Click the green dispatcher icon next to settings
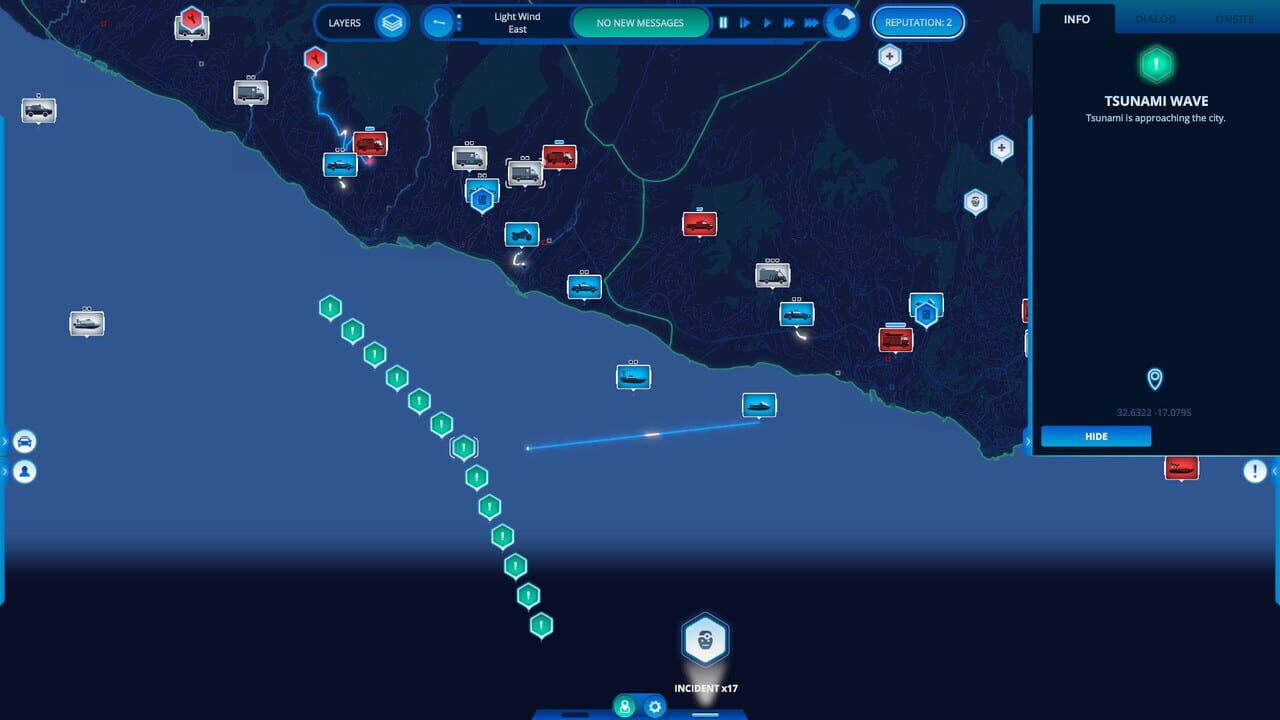The height and width of the screenshot is (720, 1280). (625, 707)
